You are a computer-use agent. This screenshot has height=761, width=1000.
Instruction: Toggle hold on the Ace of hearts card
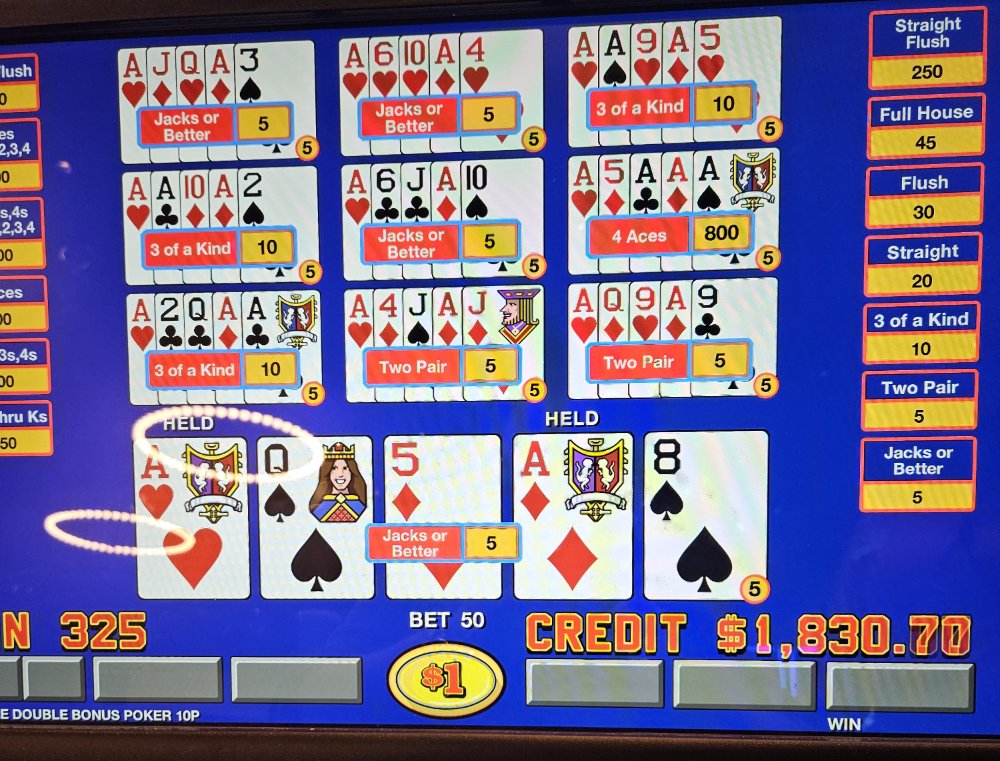(192, 517)
